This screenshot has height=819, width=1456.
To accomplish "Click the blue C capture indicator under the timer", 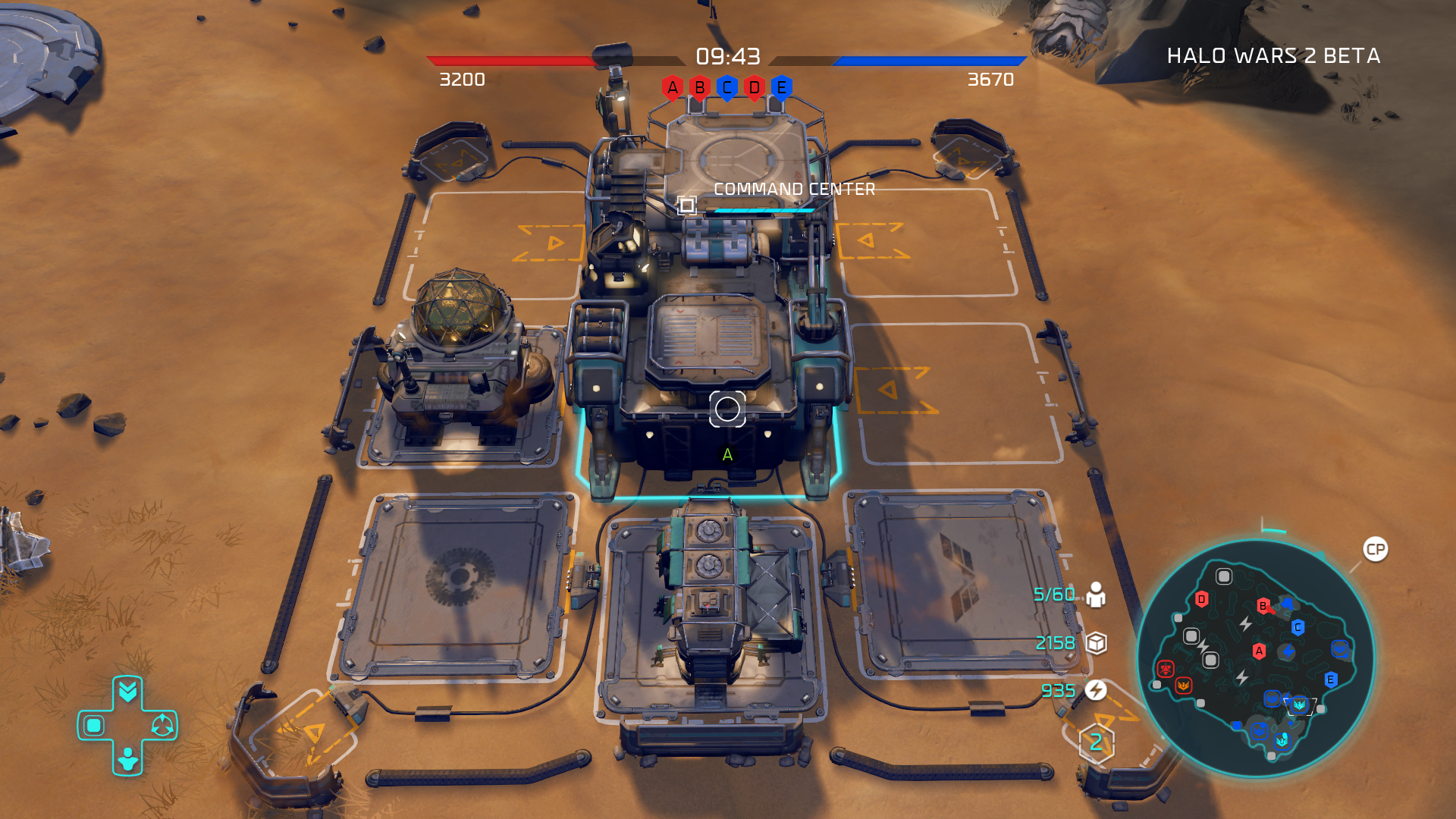I will click(726, 88).
